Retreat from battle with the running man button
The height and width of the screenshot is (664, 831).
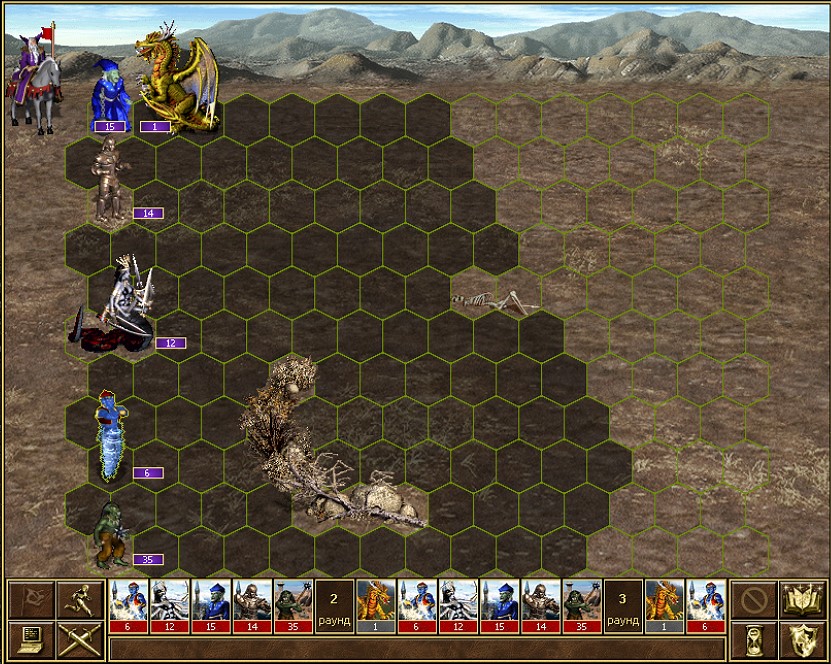click(78, 600)
